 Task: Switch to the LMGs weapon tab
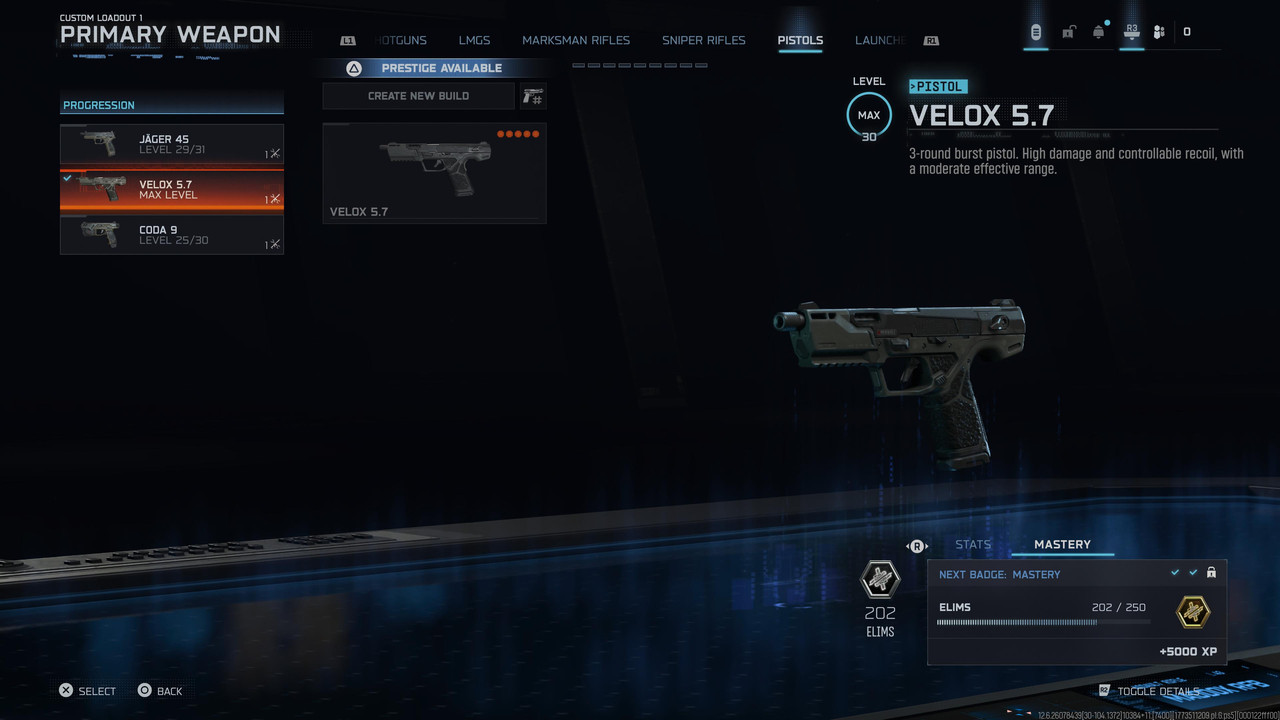(x=474, y=41)
